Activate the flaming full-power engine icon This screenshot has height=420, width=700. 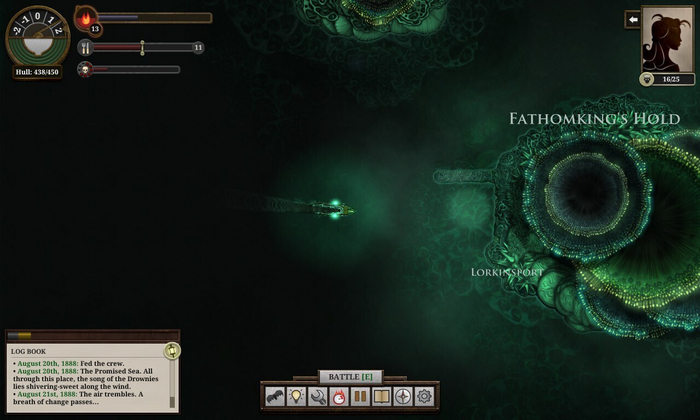tap(339, 397)
